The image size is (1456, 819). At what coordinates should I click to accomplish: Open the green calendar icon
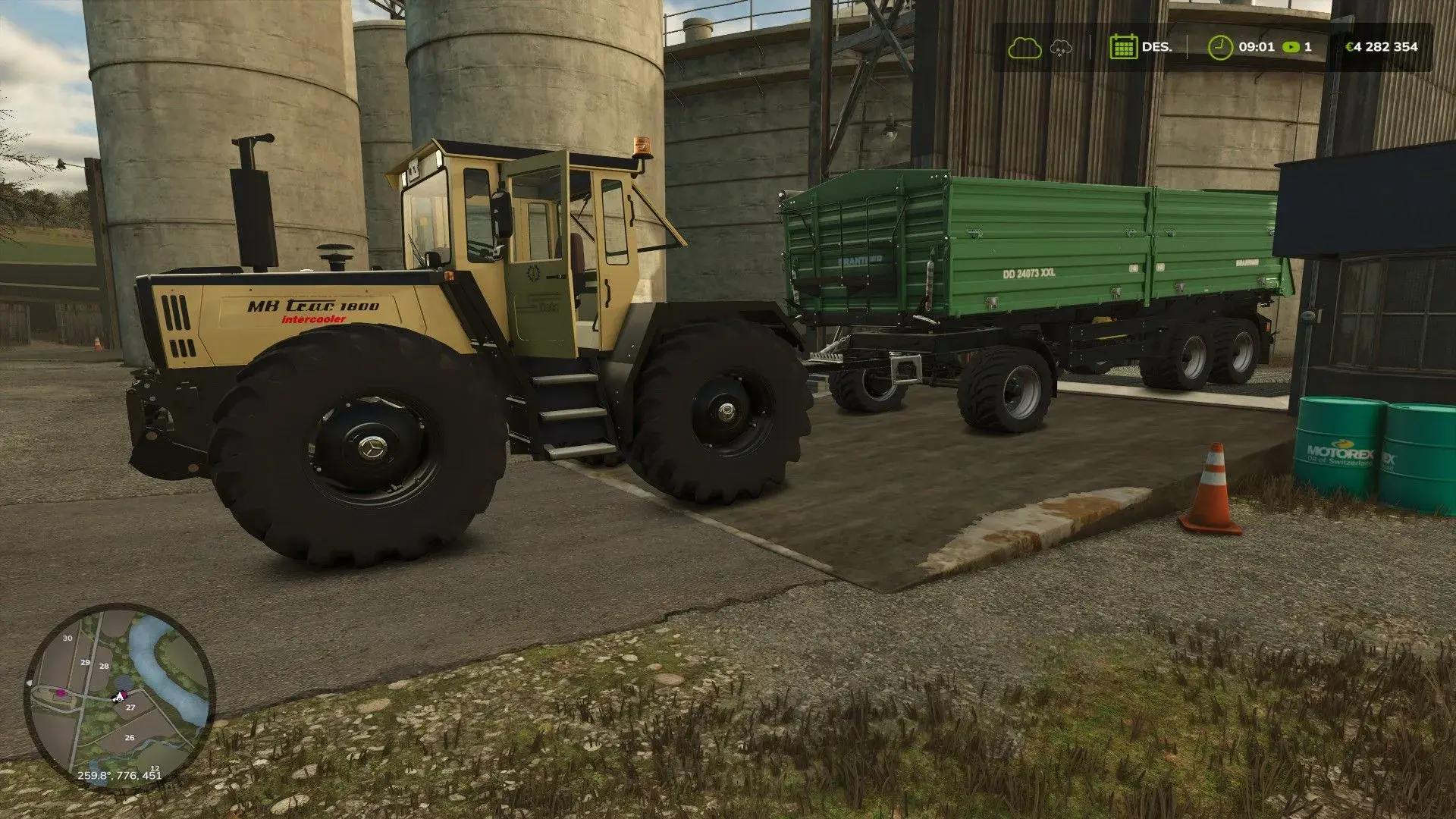click(x=1122, y=47)
